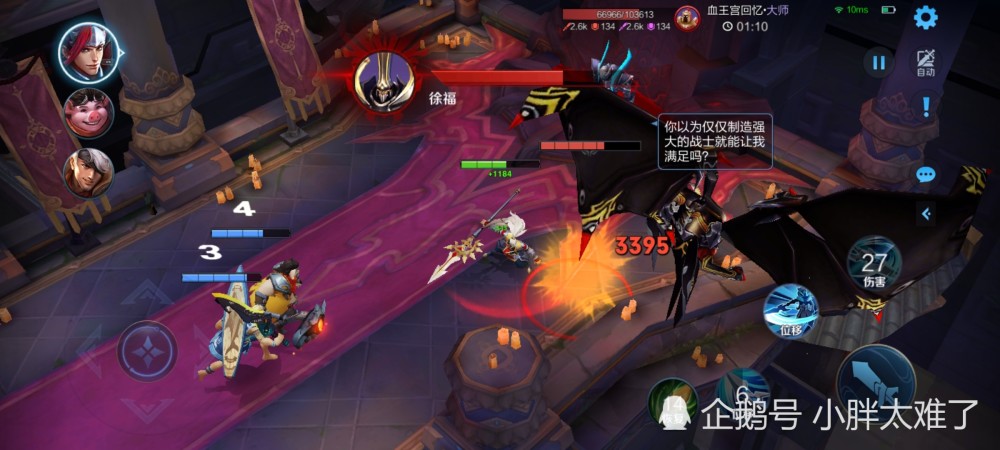Switch to the red-haired hero portrait

(88, 51)
